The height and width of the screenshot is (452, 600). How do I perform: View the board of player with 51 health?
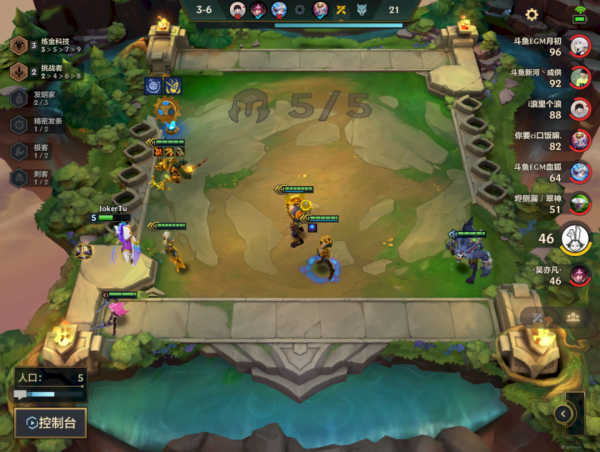point(579,204)
